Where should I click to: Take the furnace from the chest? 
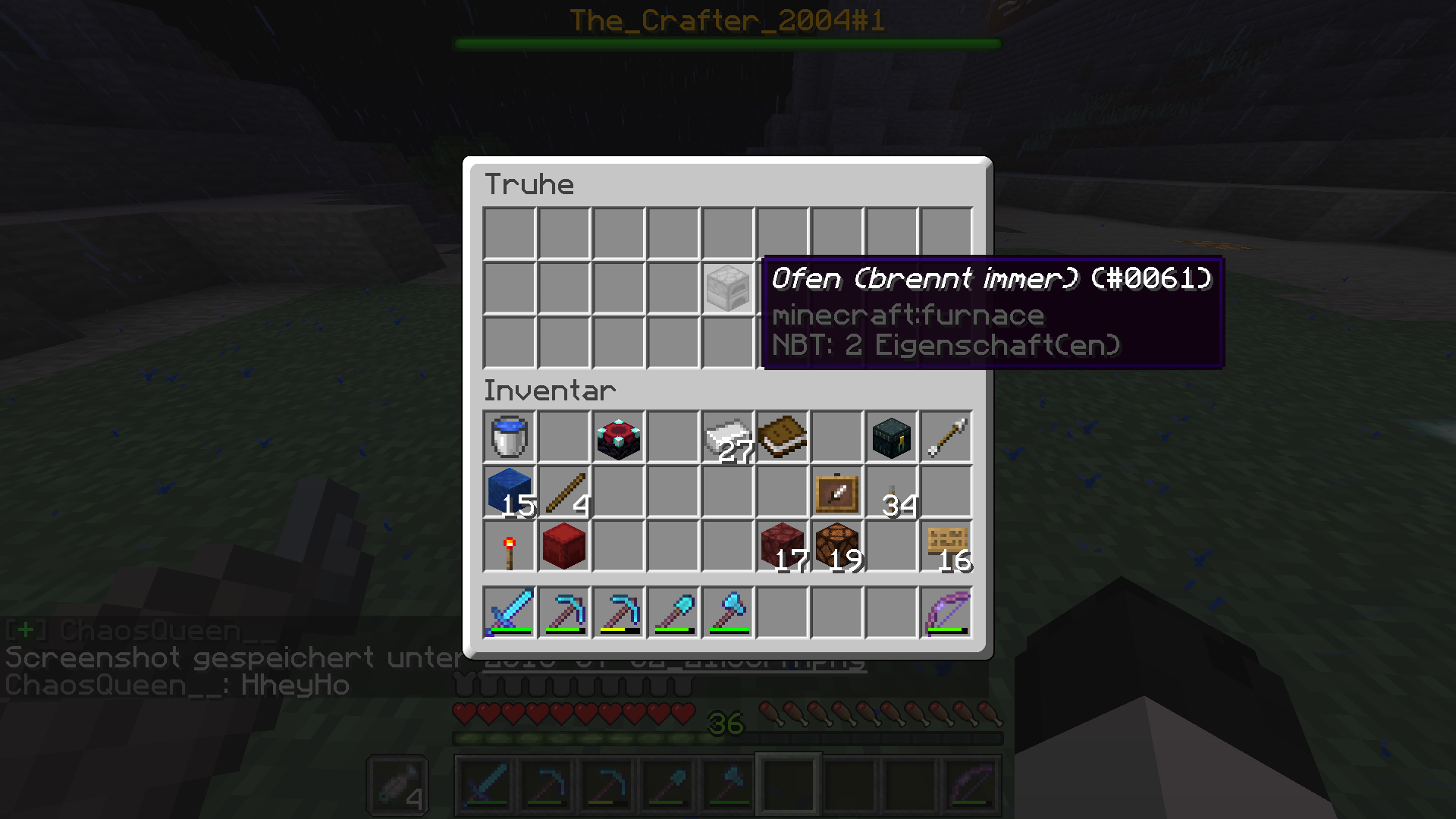(x=727, y=288)
